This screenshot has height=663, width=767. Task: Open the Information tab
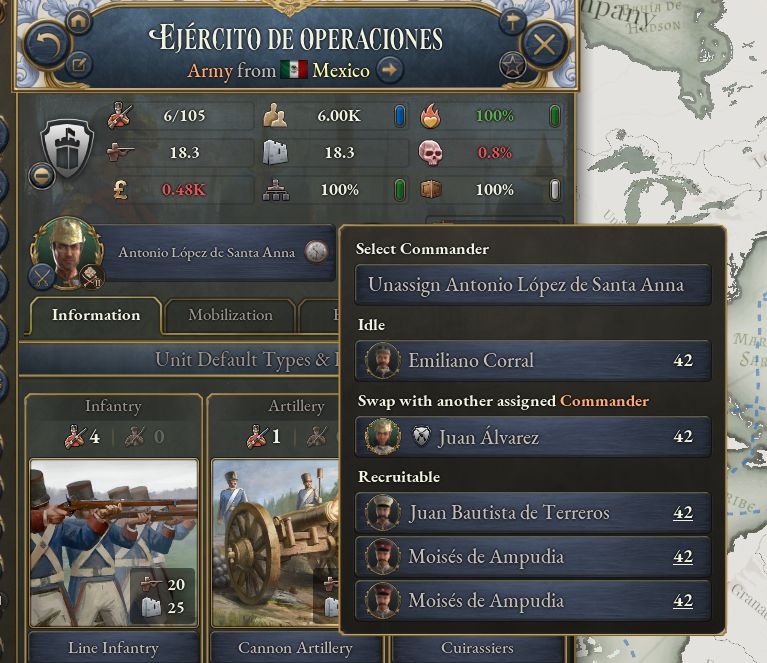pos(96,315)
